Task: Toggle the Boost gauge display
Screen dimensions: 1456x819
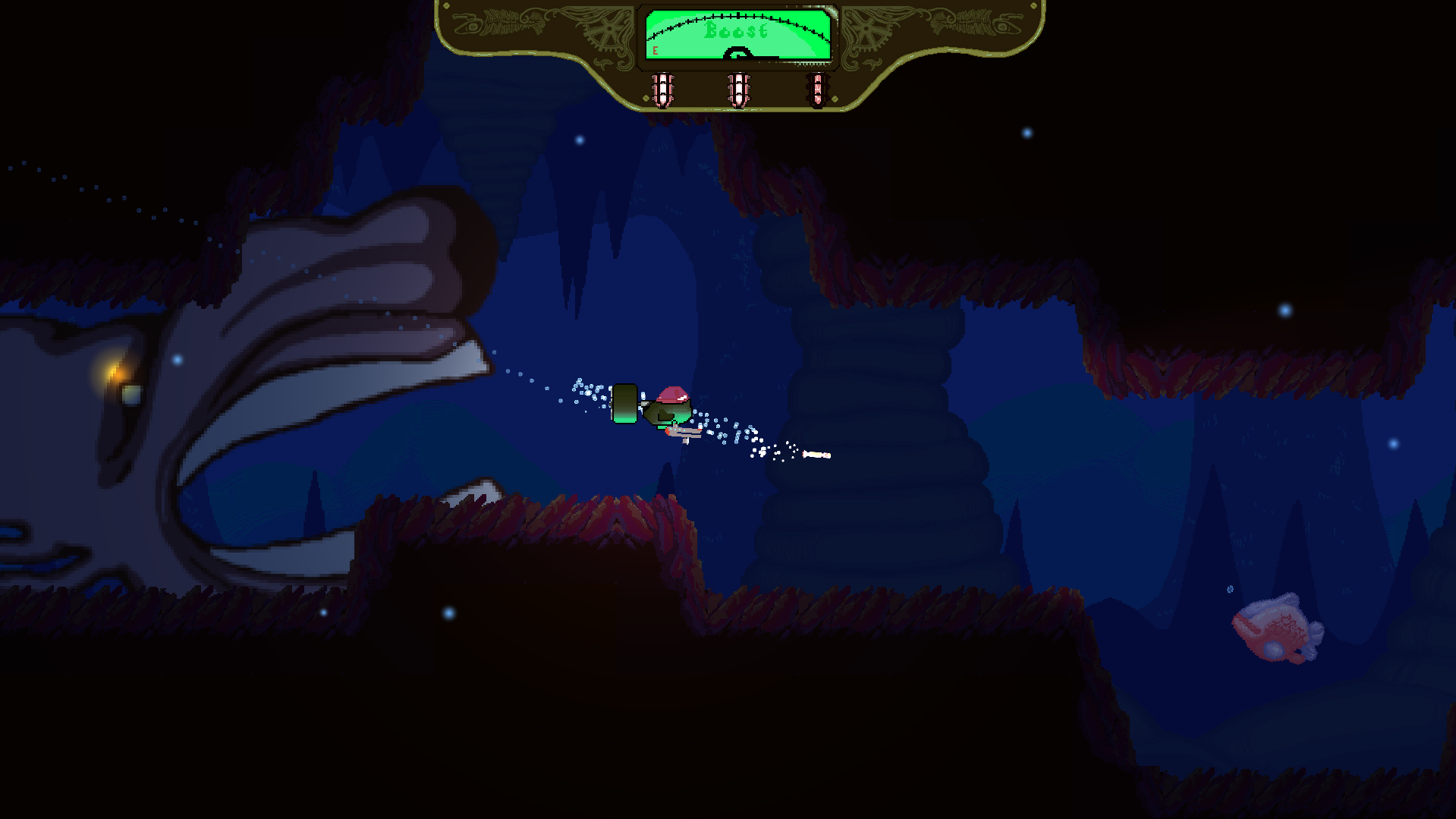Action: coord(737,34)
